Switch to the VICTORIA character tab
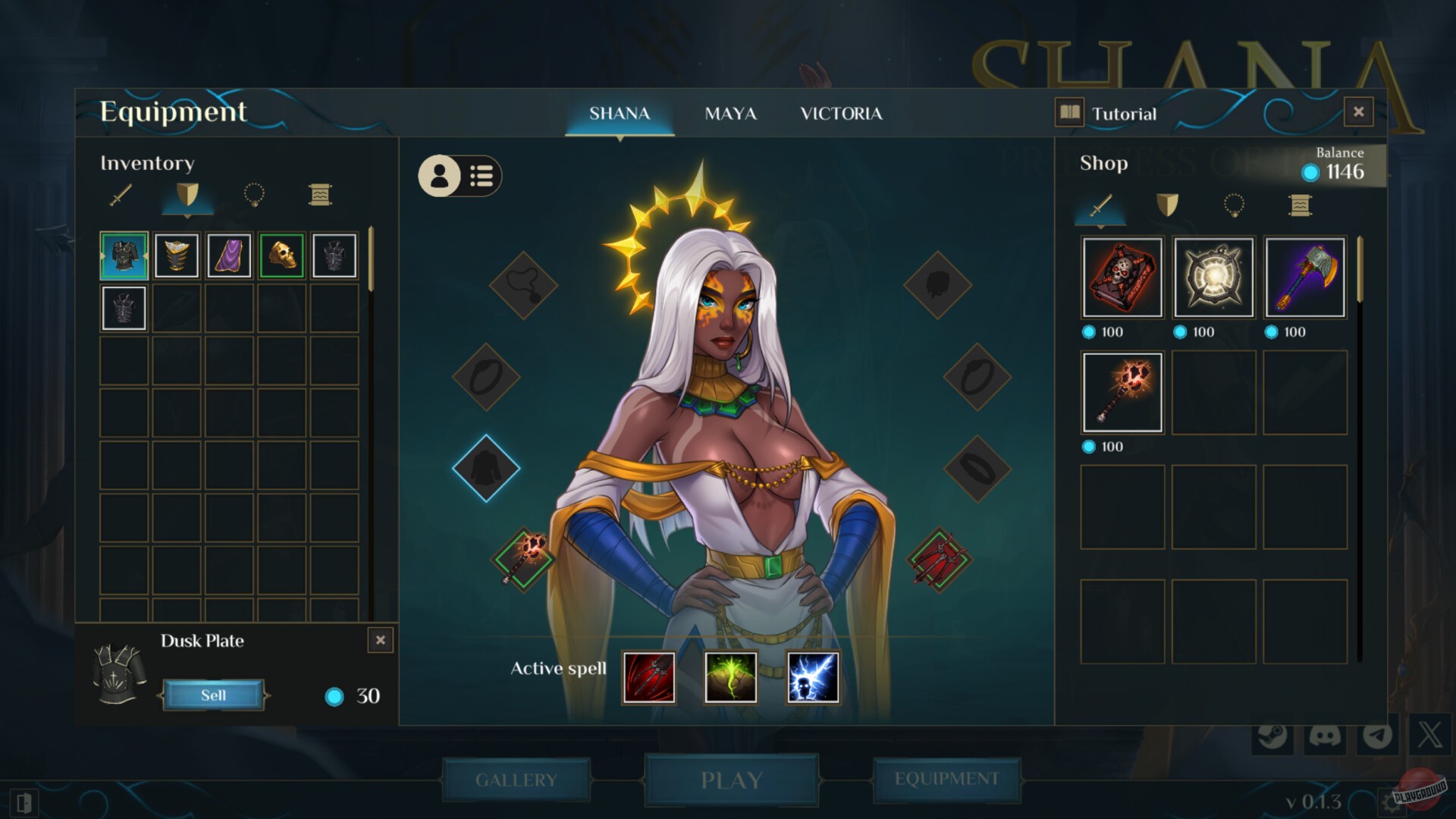 [x=842, y=114]
